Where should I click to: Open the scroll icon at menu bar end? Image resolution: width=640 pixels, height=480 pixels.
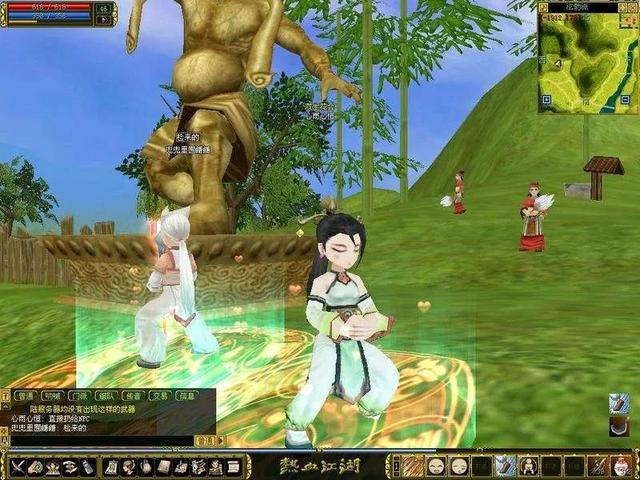pyautogui.click(x=233, y=467)
